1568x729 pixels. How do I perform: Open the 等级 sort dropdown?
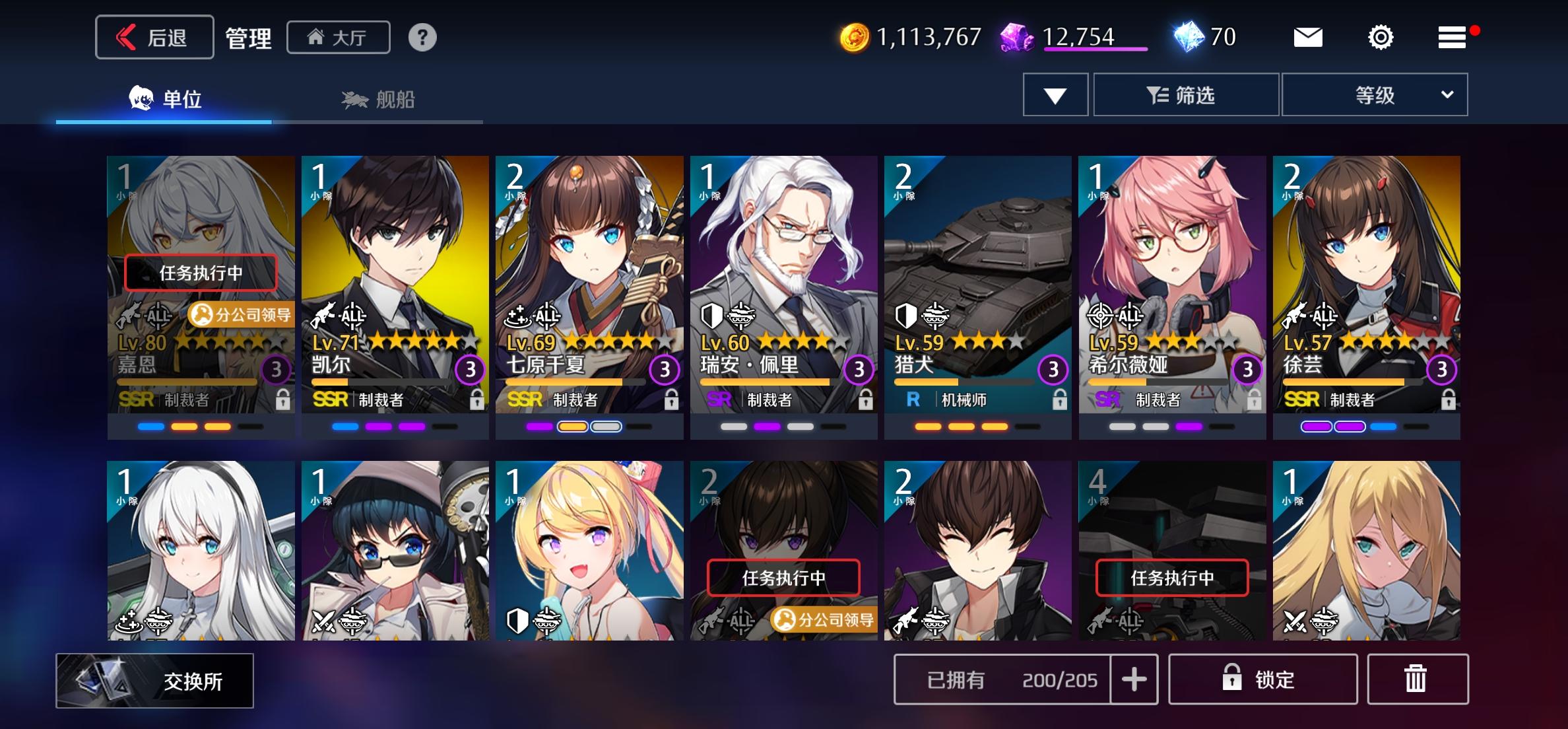point(1375,94)
